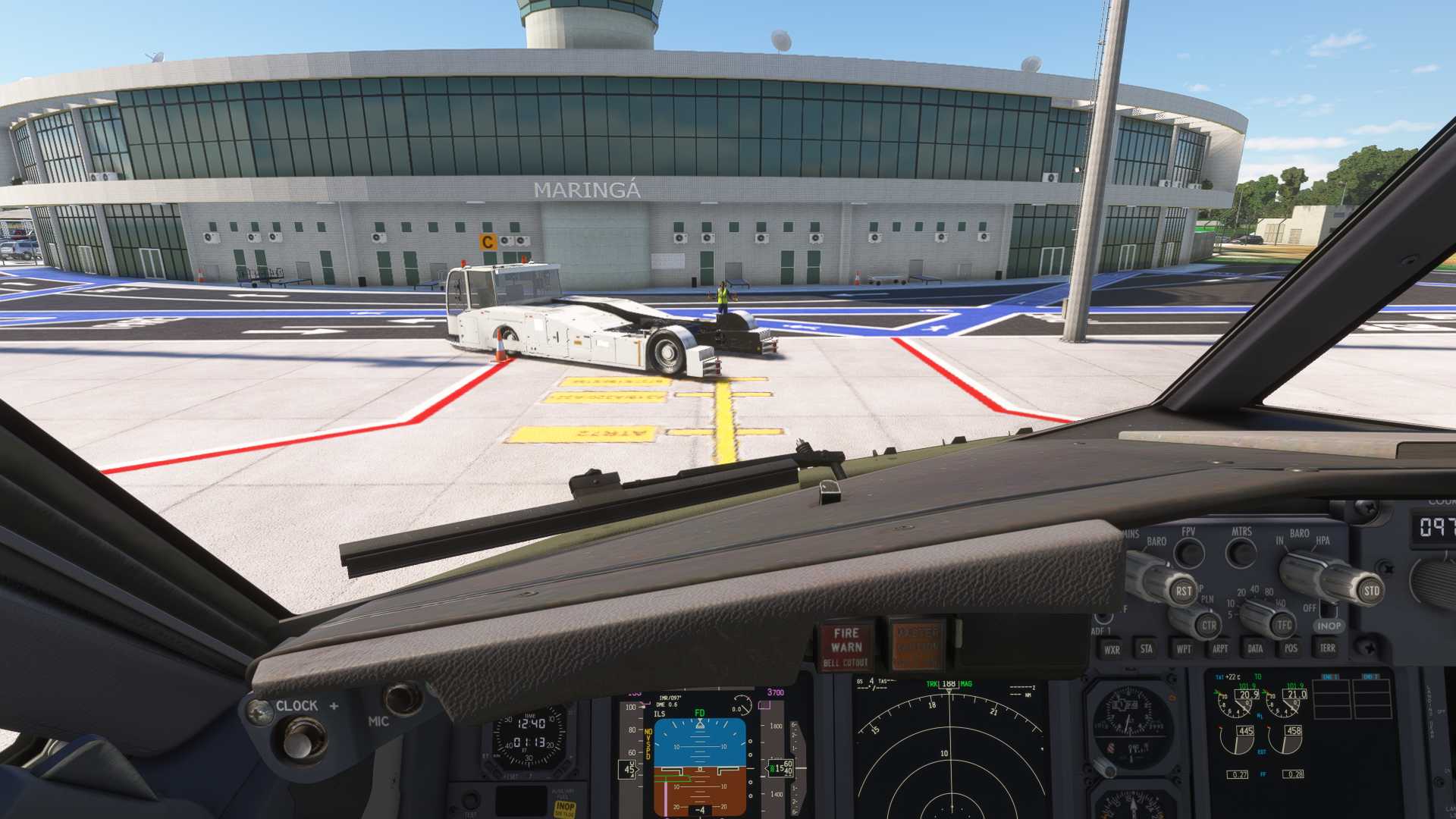Push the CTR map centre knob
The image size is (1456, 819).
tap(1208, 626)
